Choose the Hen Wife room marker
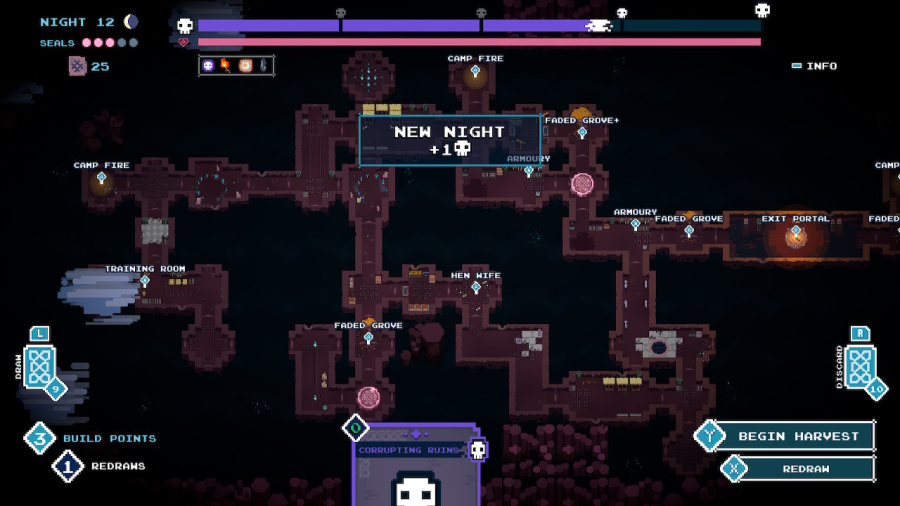Screen dimensions: 900x506 tap(476, 287)
